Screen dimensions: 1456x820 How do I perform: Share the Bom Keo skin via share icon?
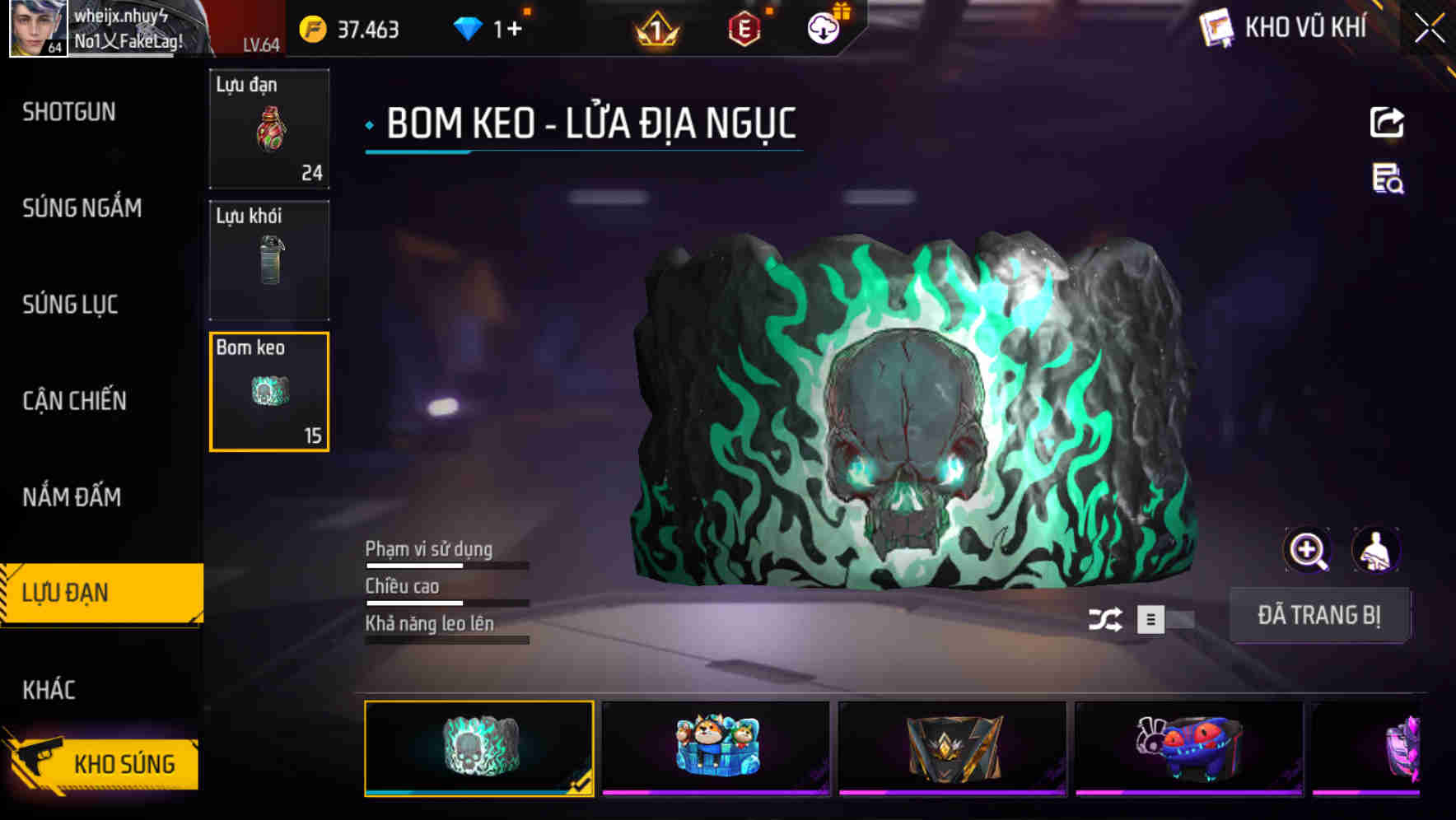click(x=1386, y=122)
